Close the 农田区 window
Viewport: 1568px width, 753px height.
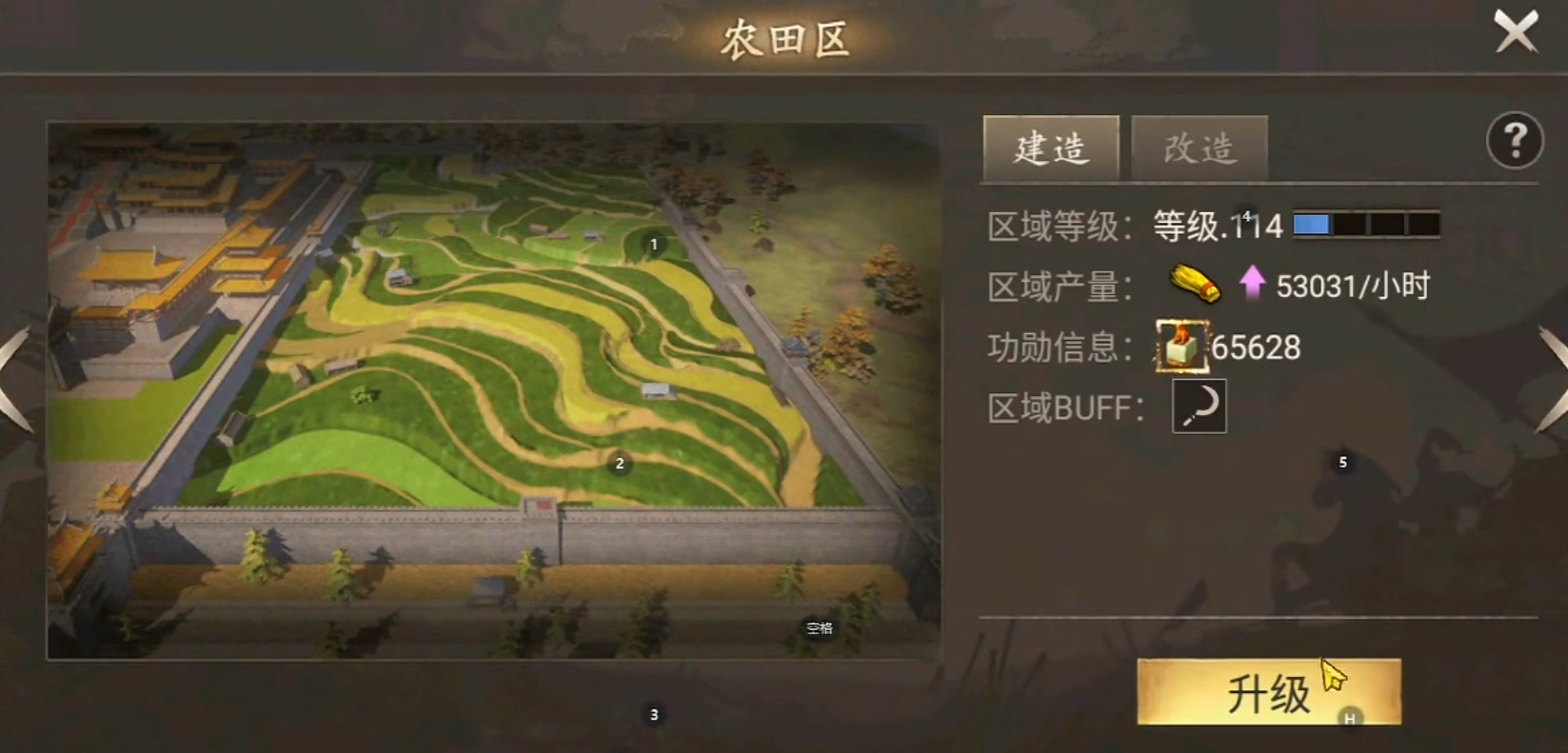[x=1518, y=31]
